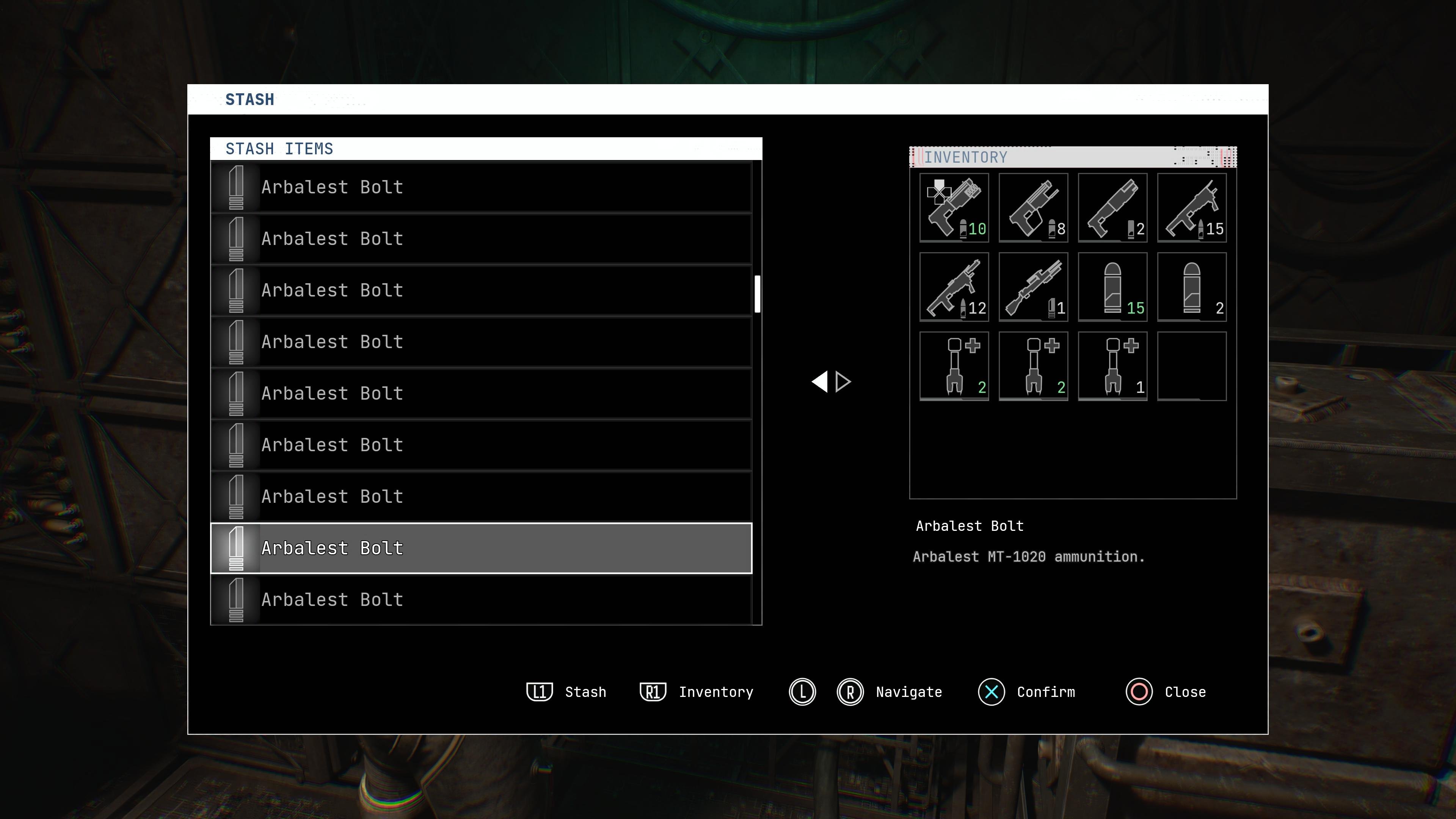Choose the health injector with count 1
The image size is (1456, 819).
click(x=1112, y=366)
